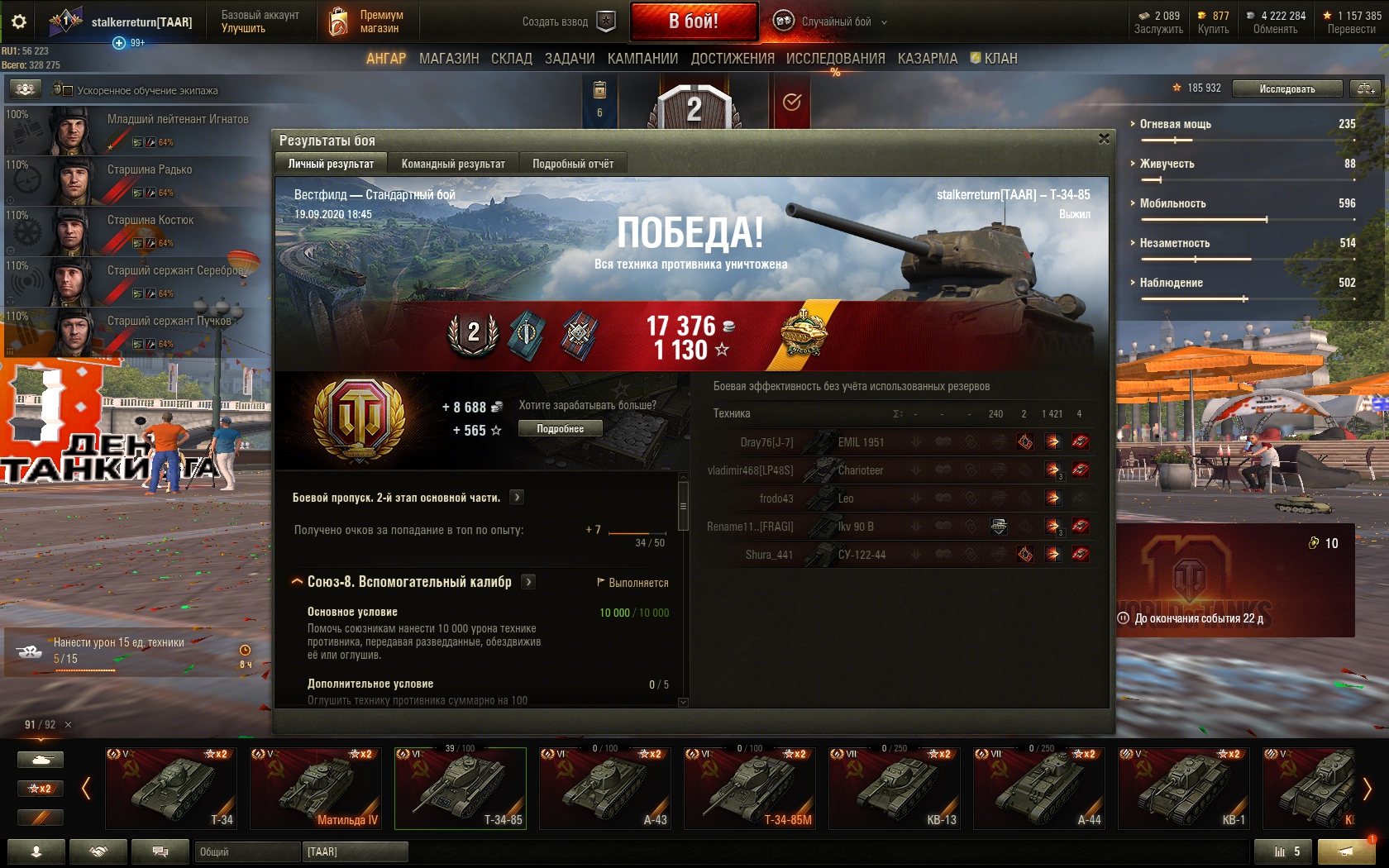This screenshot has height=868, width=1389.
Task: Open the Подробный отчёт tab
Action: pyautogui.click(x=573, y=164)
